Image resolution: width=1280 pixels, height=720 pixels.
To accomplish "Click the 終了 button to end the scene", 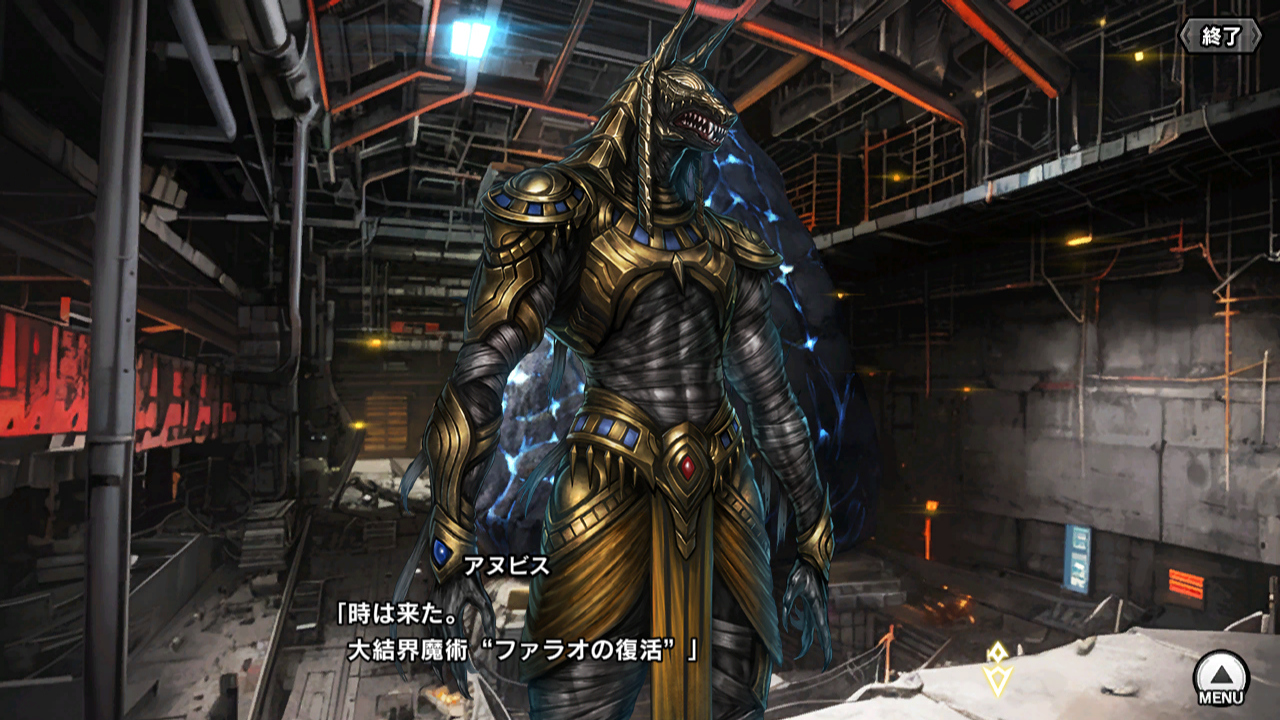I will [x=1220, y=36].
